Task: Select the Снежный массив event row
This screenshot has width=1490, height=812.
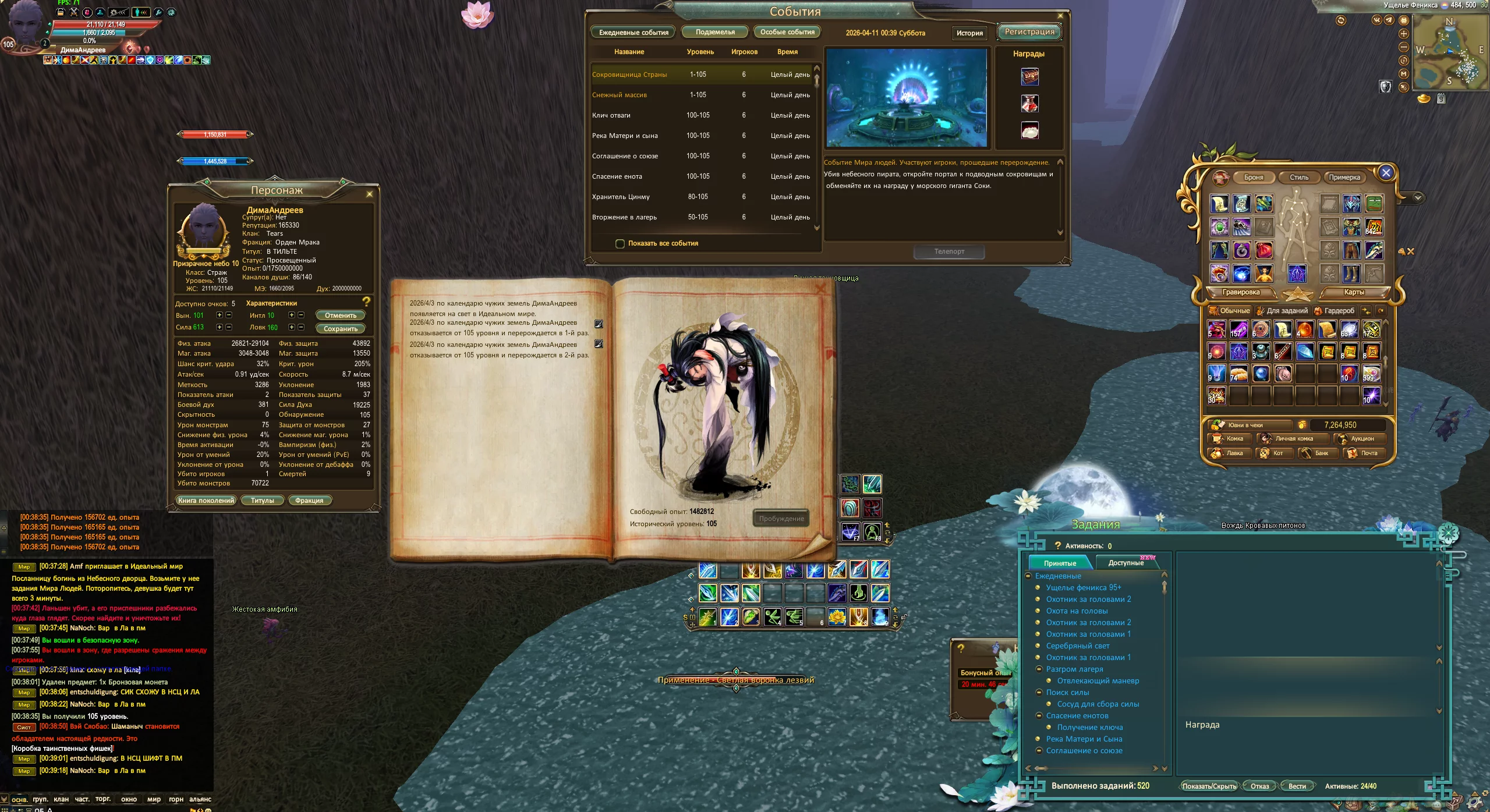Action: pos(620,95)
